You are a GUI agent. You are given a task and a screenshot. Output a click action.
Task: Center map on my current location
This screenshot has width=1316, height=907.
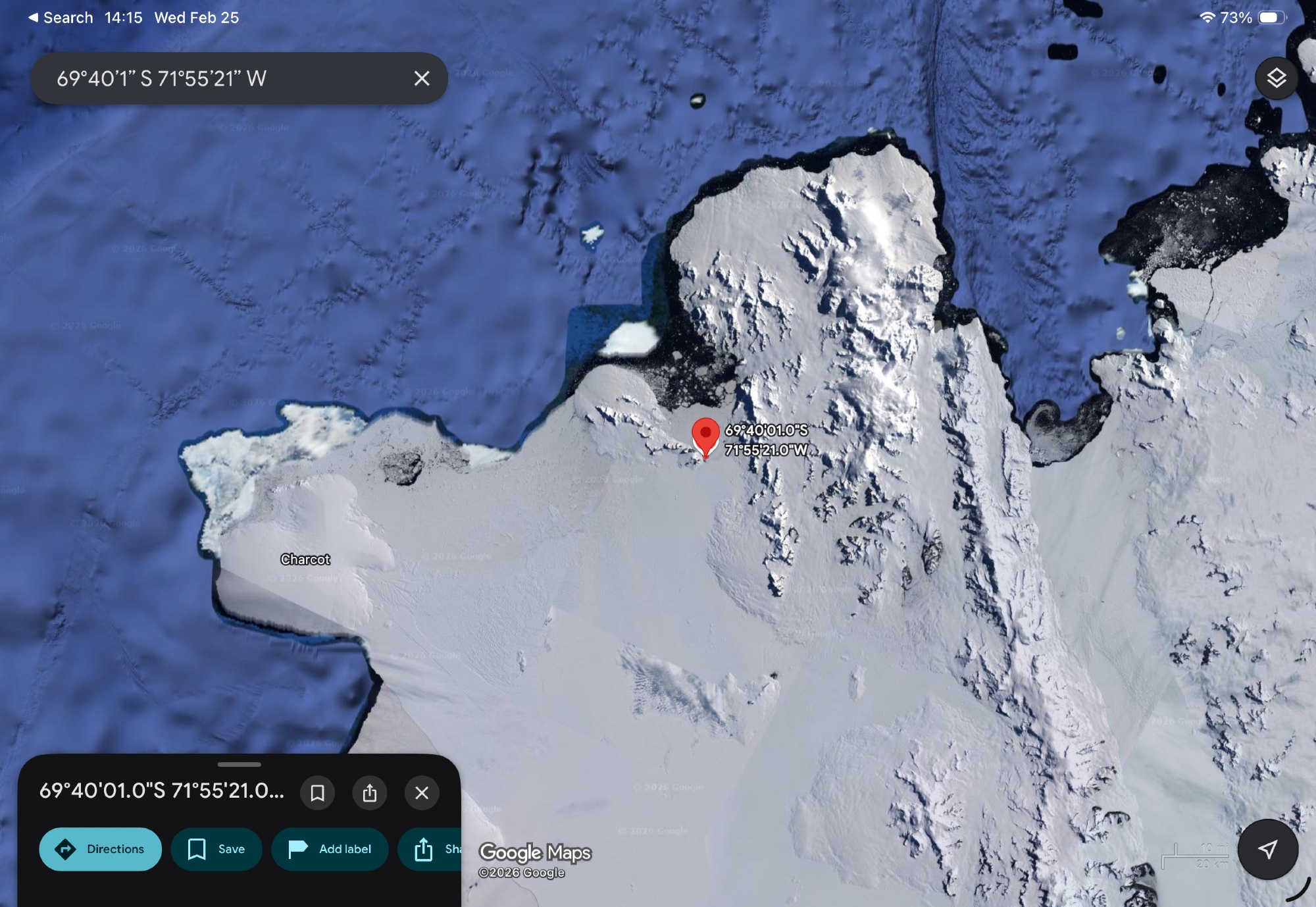[x=1267, y=849]
